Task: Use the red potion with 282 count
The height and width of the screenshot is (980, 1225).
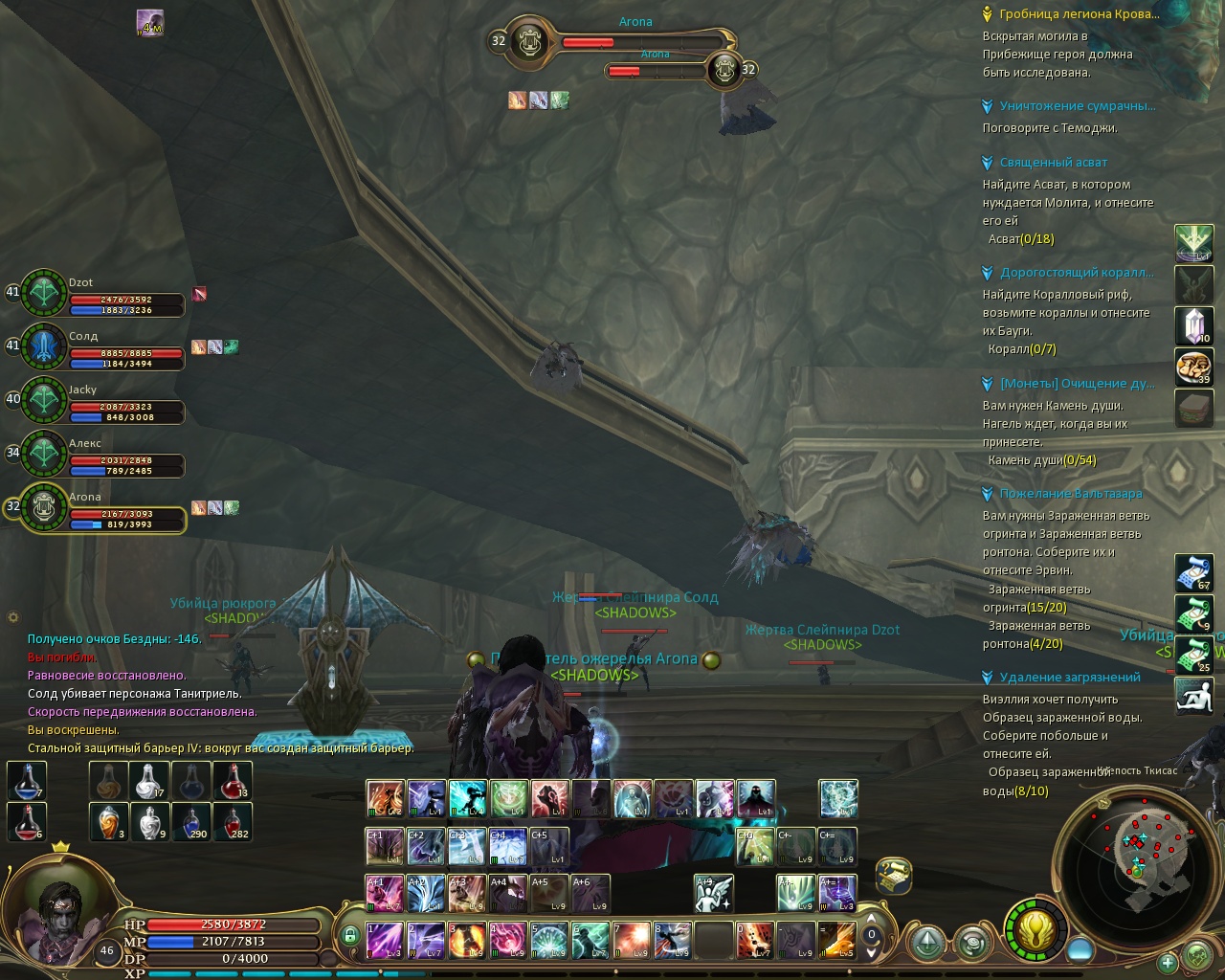Action: point(234,822)
